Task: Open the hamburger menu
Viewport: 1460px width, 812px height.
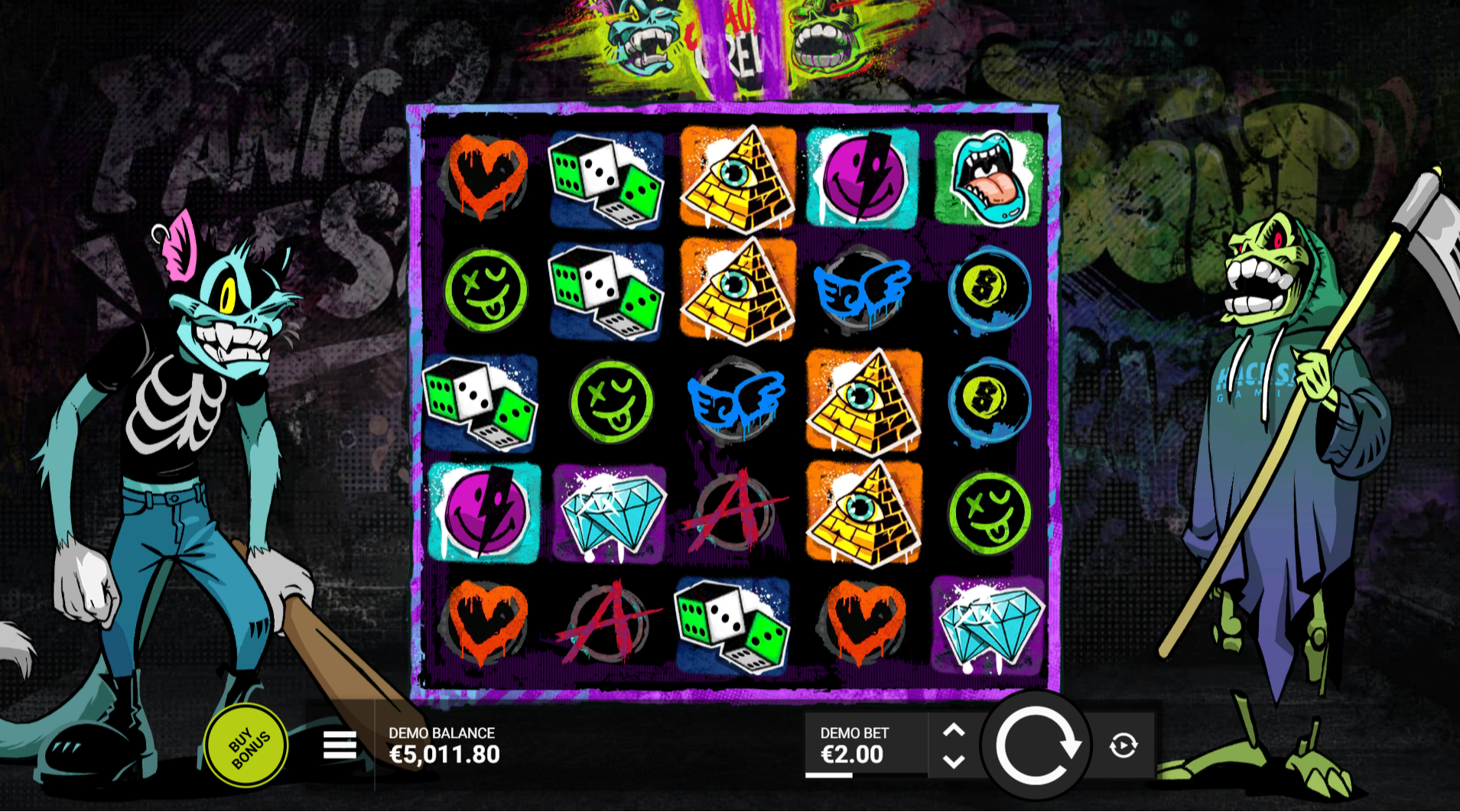Action: (340, 745)
